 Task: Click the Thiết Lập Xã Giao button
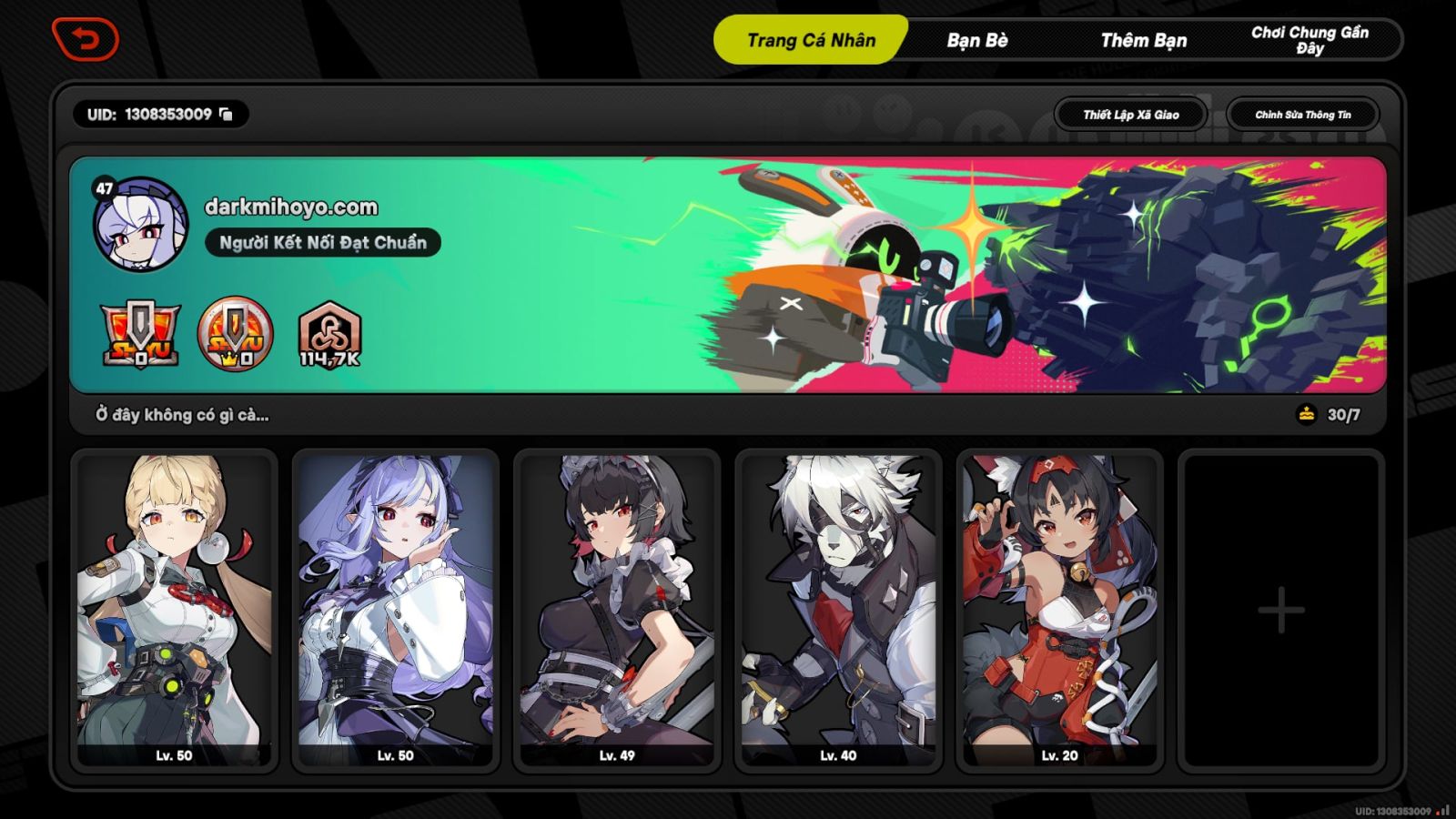coord(1129,115)
